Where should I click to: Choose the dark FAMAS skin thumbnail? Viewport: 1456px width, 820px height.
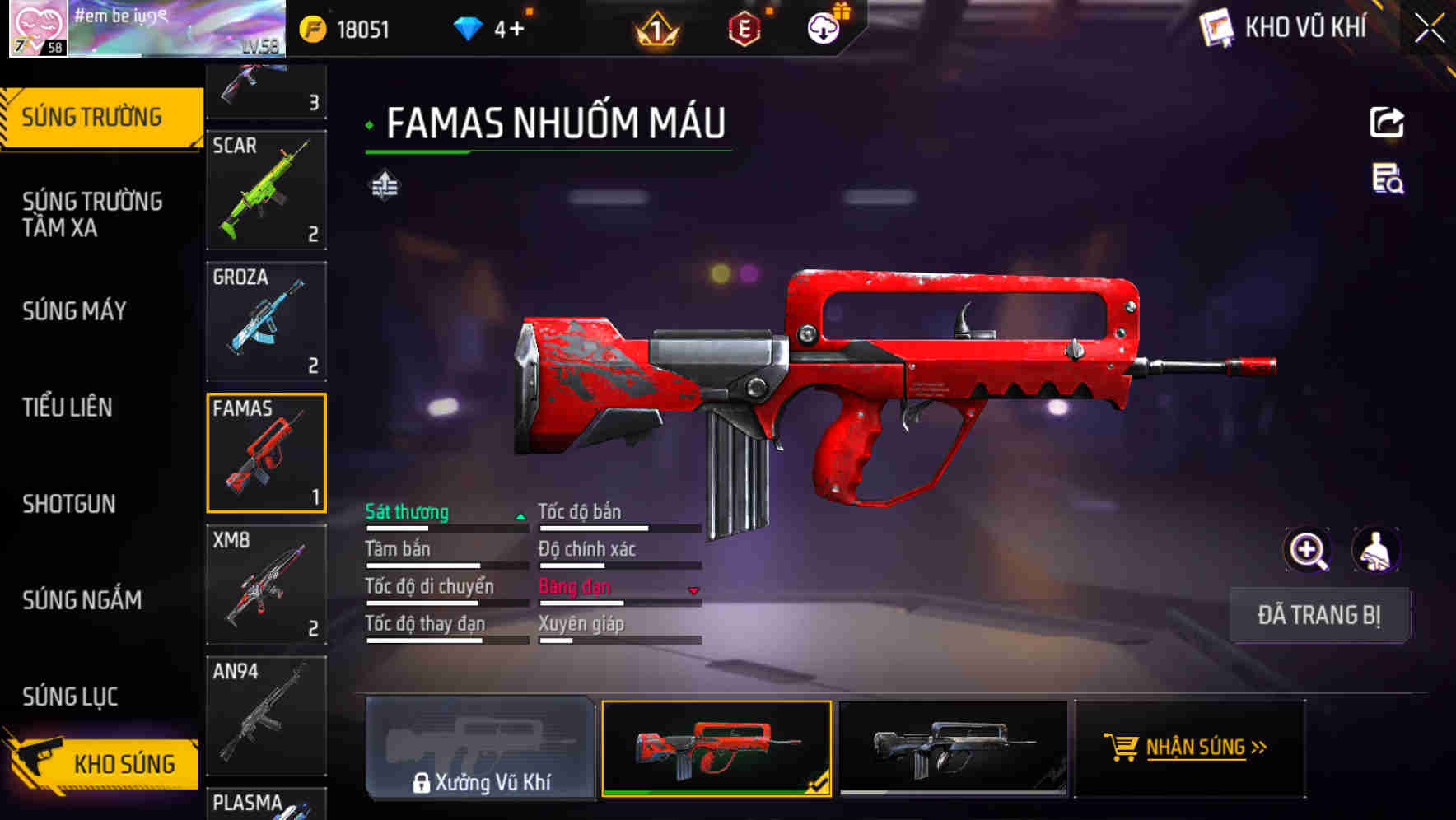click(x=953, y=748)
